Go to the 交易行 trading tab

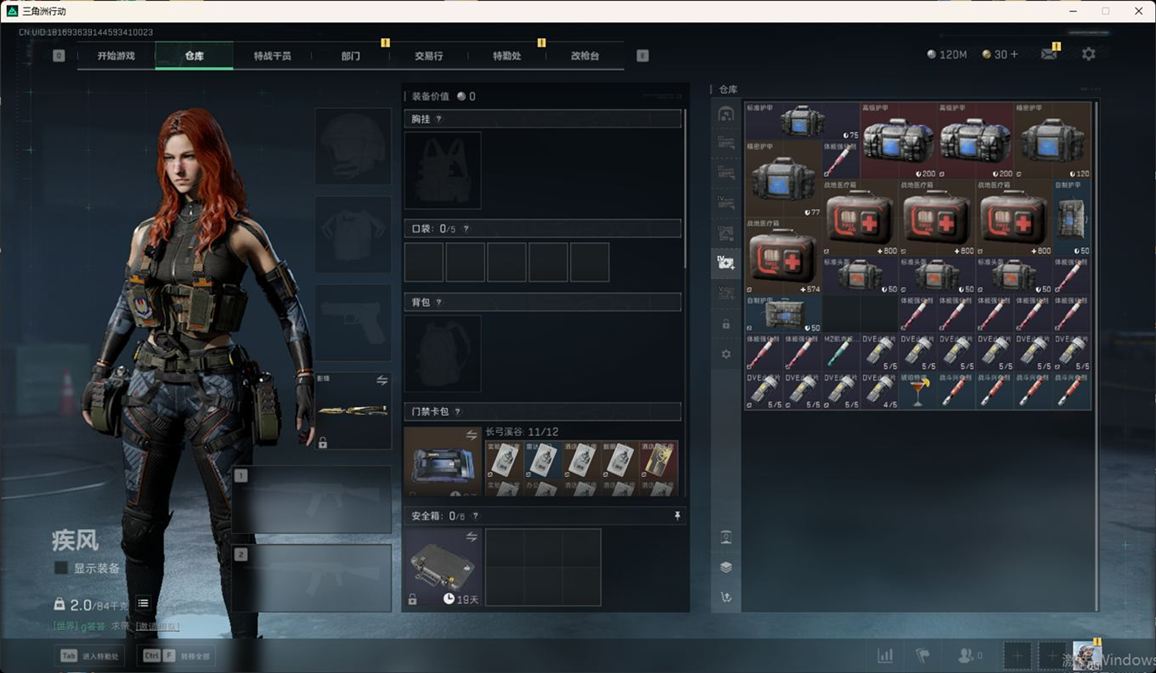point(429,56)
